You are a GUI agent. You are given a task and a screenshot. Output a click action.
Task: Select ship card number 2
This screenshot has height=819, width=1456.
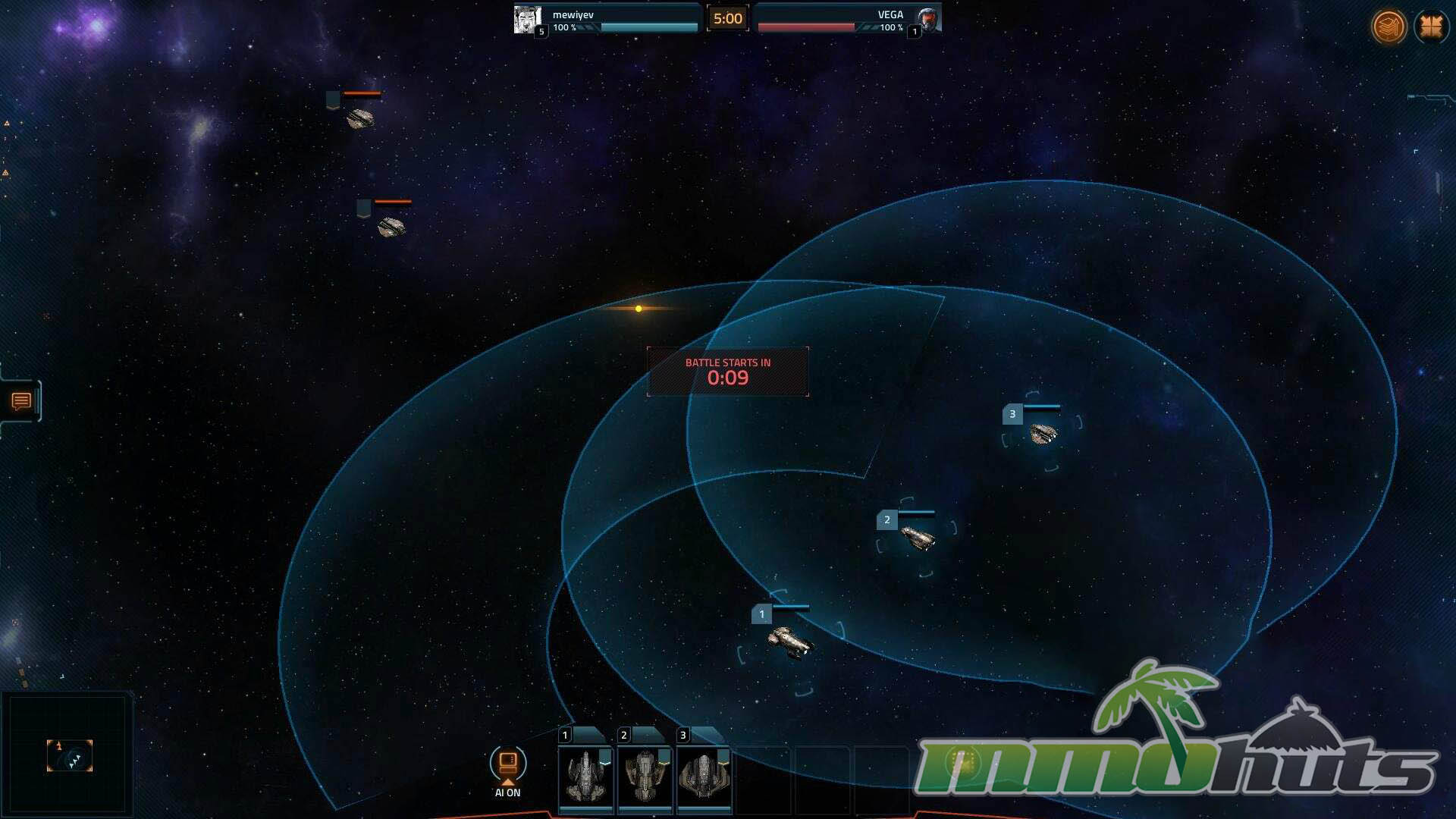645,775
